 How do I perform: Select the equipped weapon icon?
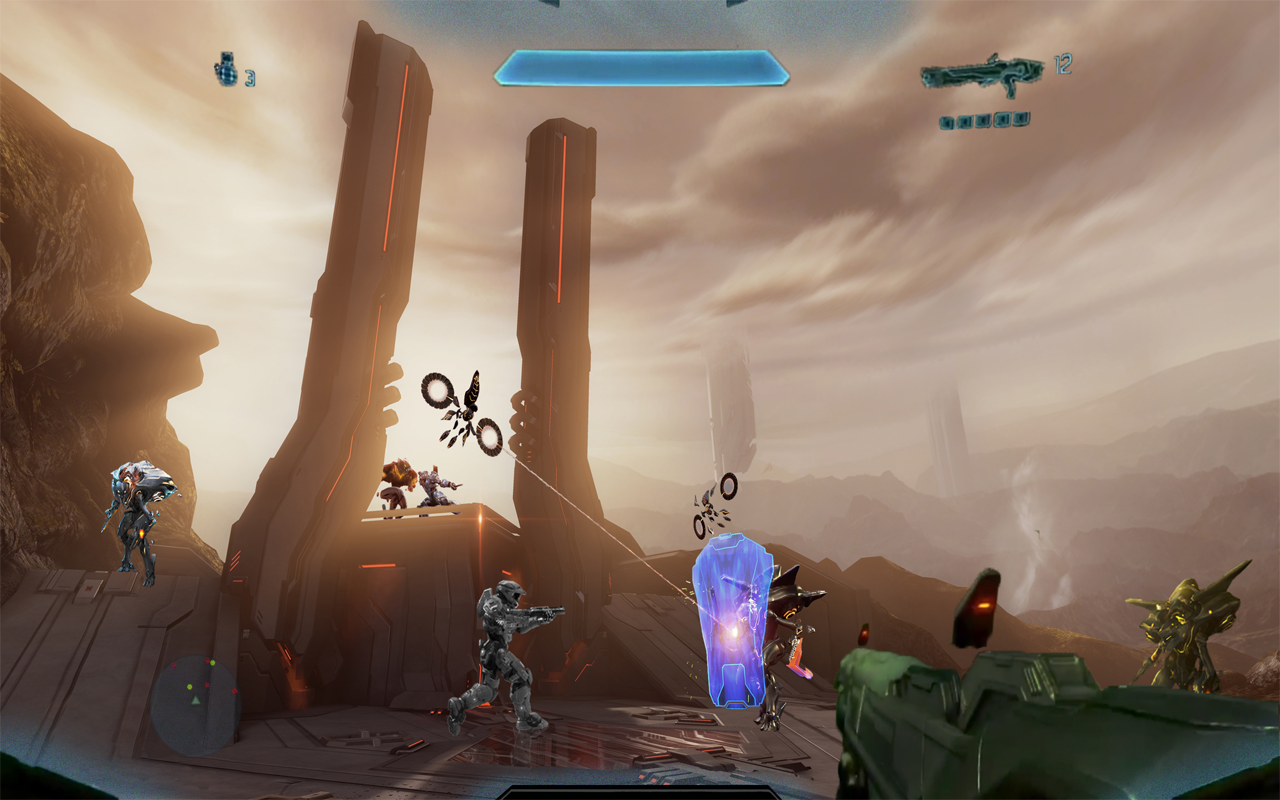pos(981,75)
